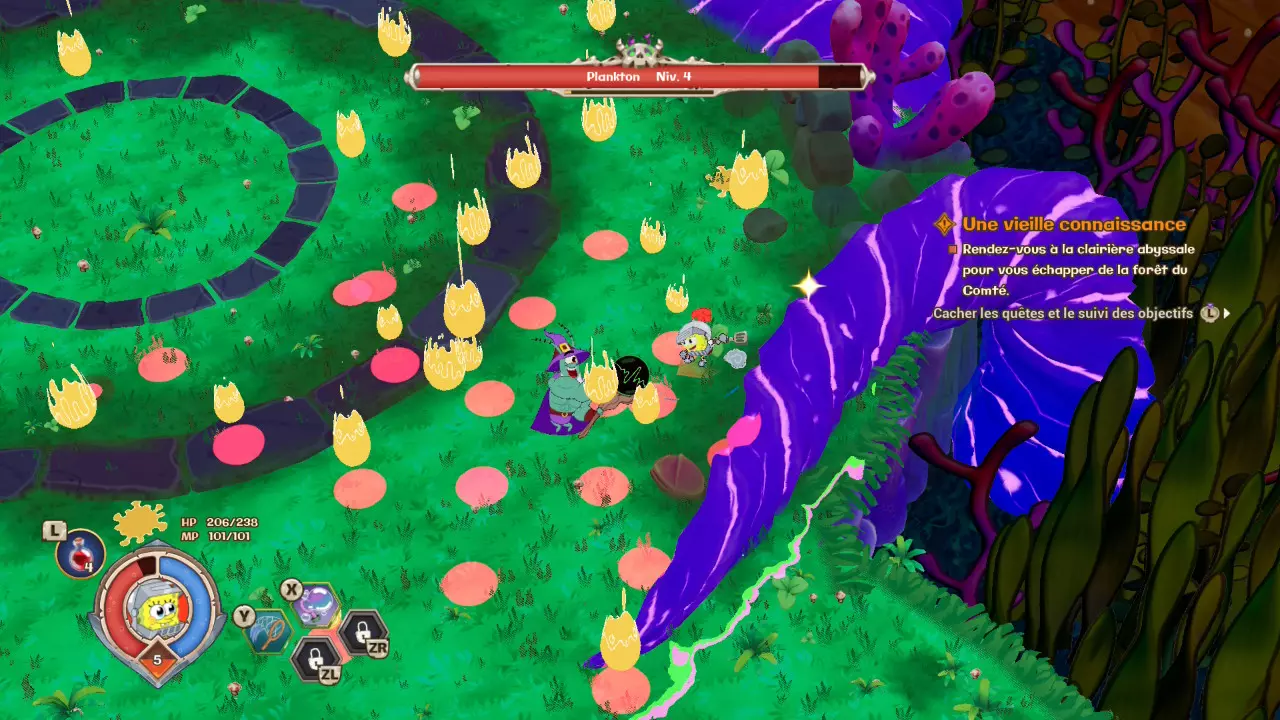The height and width of the screenshot is (720, 1280).
Task: Activate the jellyfish net swing ability
Action: pos(268,630)
